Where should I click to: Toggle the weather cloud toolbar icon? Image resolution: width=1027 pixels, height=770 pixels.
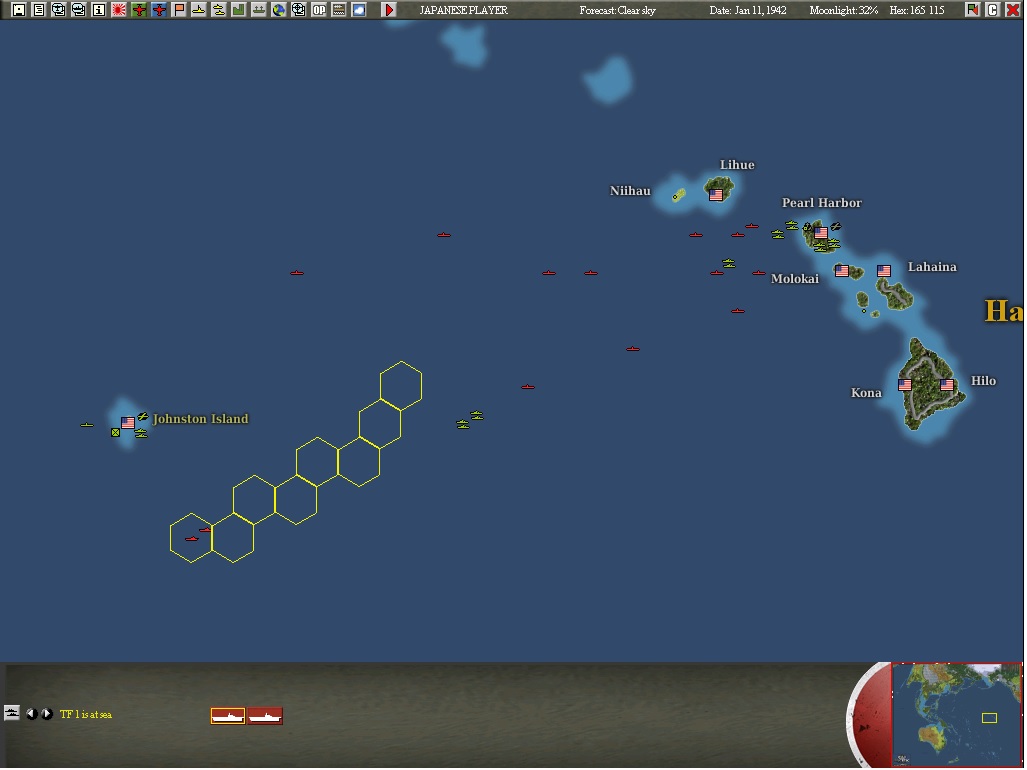pos(359,10)
